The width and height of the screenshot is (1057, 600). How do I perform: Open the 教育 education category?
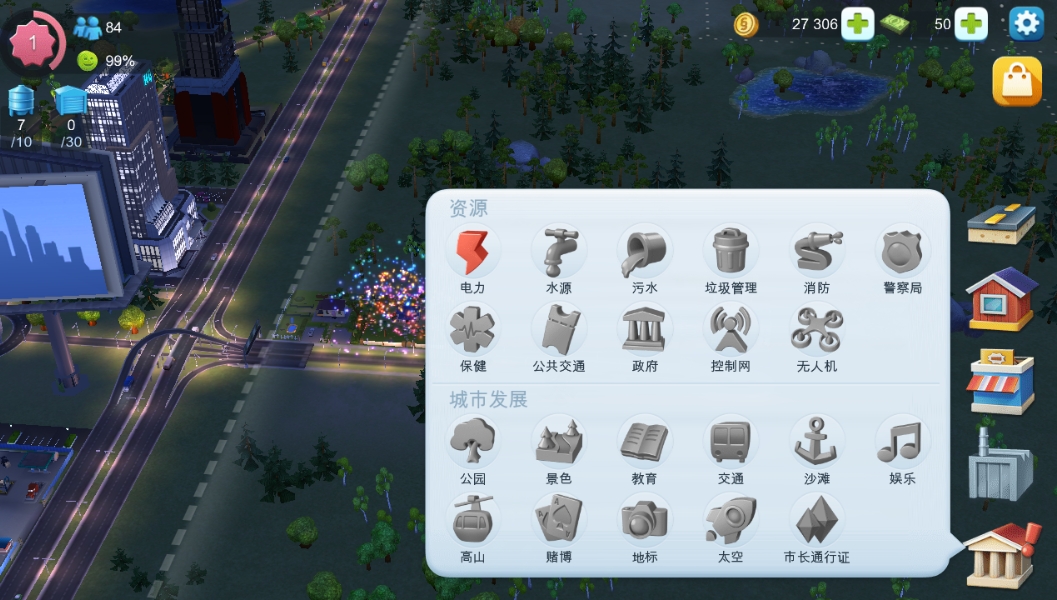pos(645,443)
